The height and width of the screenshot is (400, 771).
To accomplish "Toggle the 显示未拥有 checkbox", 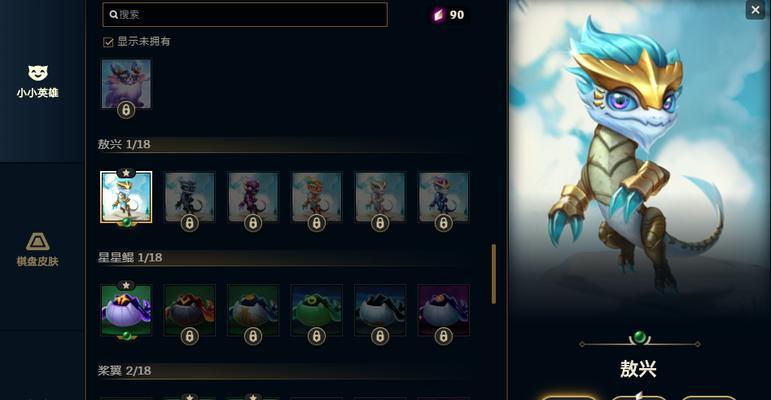I will click(108, 42).
